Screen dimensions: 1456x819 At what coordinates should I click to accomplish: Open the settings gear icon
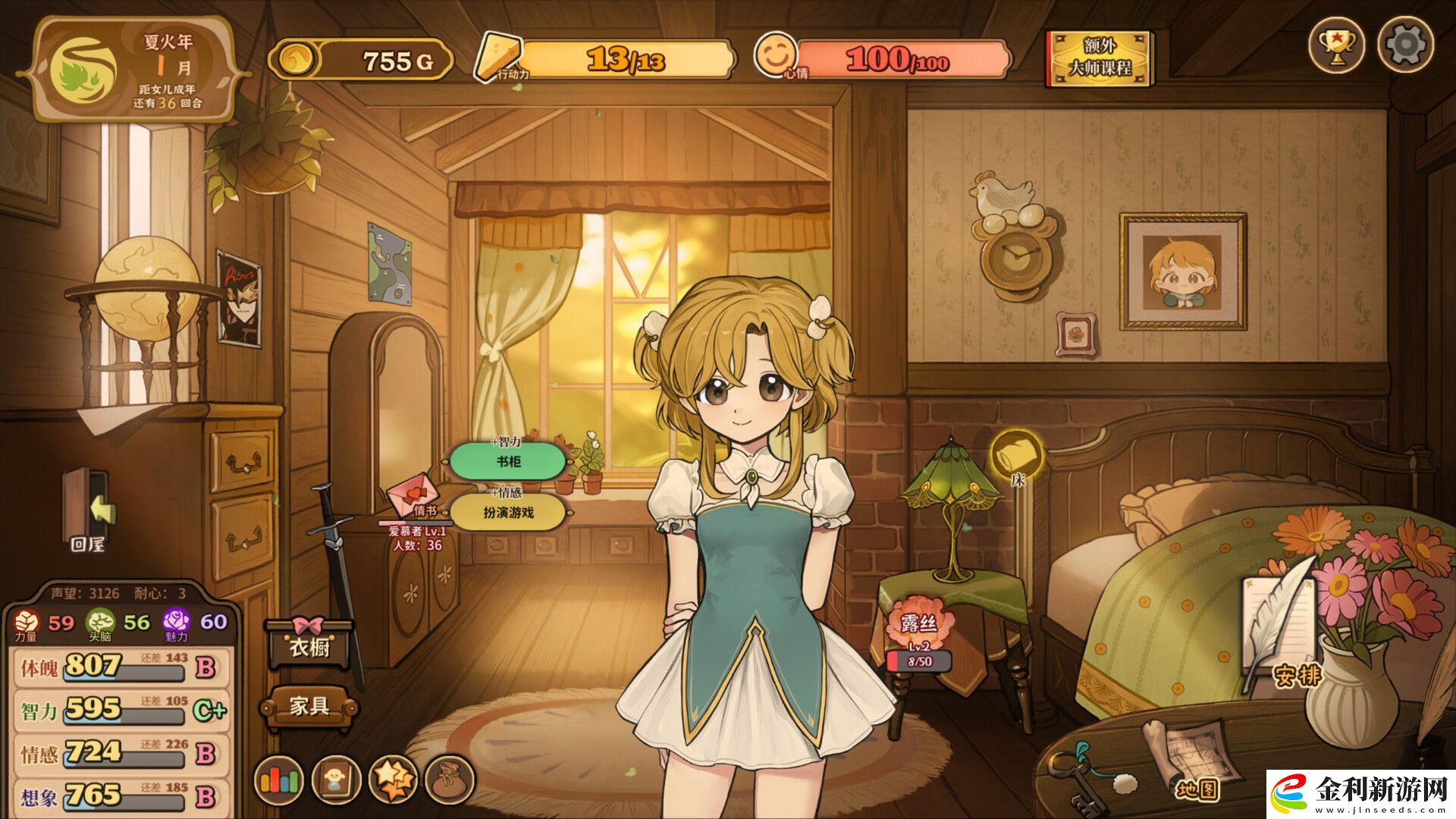[1405, 45]
